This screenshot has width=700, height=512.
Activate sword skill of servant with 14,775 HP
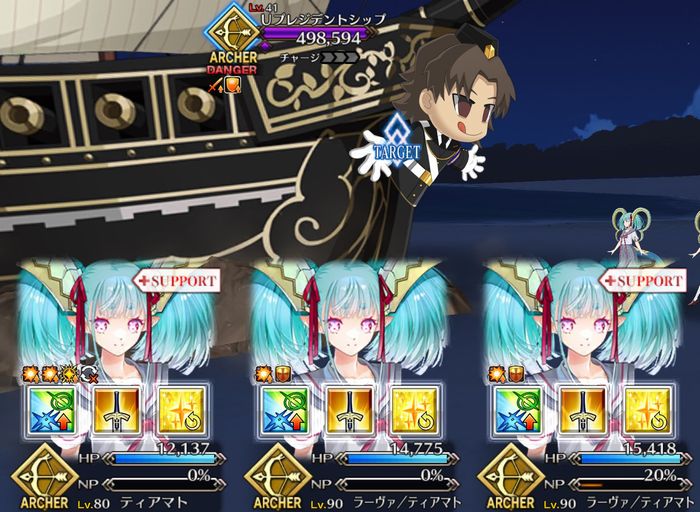click(x=352, y=410)
